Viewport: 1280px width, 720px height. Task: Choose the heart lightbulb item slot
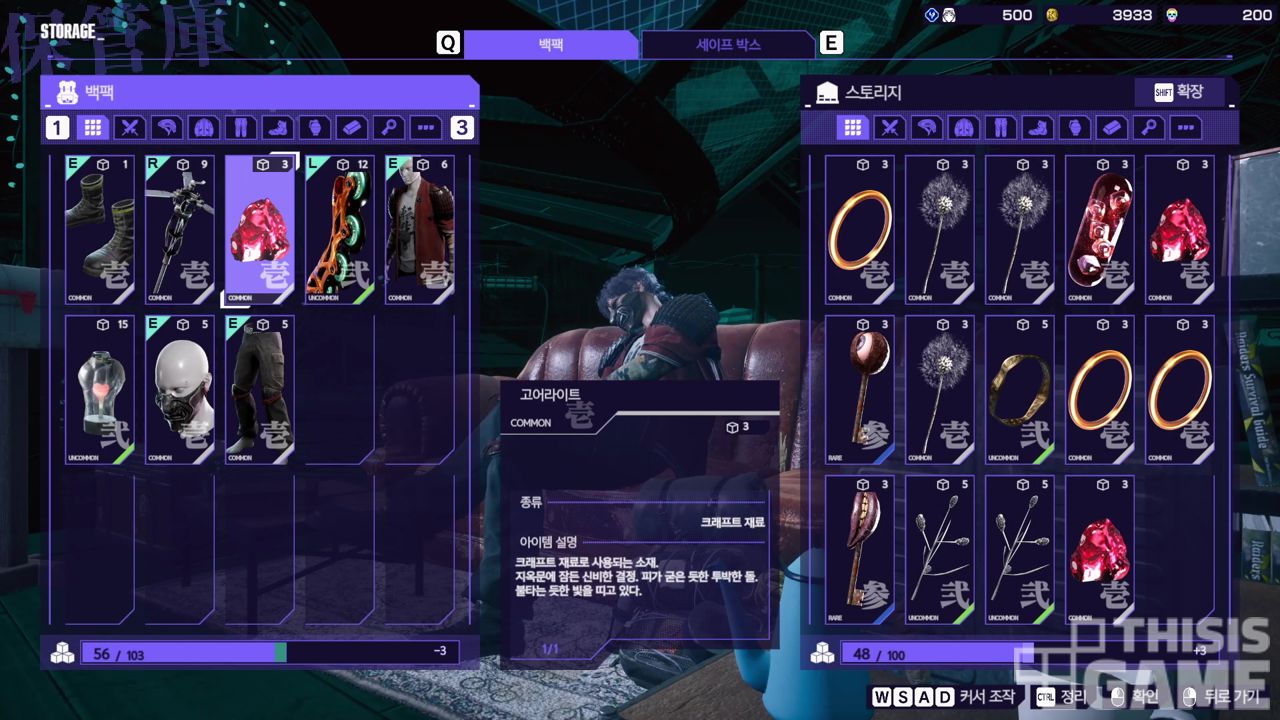point(100,390)
